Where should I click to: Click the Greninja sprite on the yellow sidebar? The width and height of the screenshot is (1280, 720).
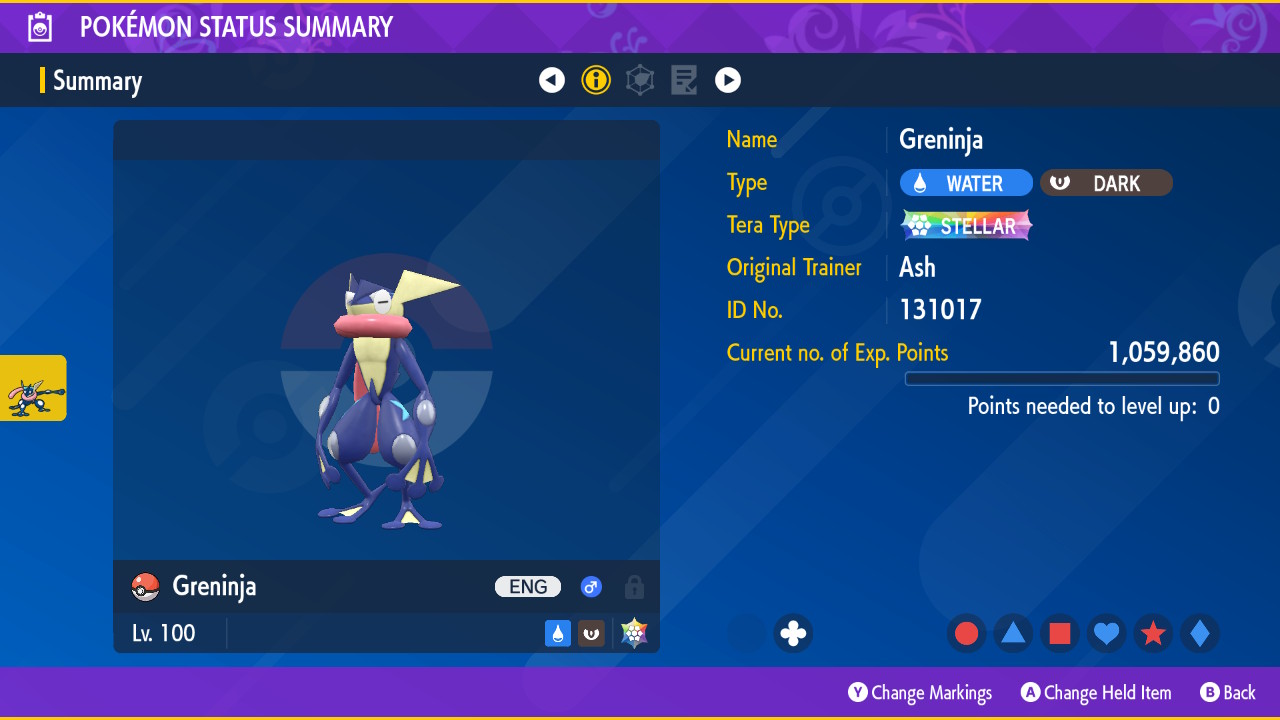pos(32,387)
